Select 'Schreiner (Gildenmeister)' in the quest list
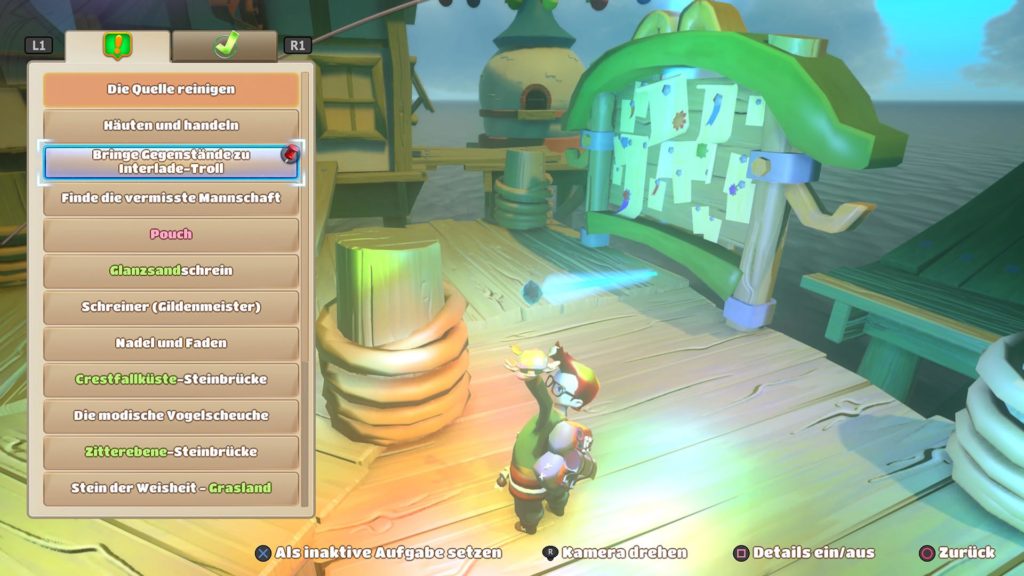 click(x=171, y=307)
